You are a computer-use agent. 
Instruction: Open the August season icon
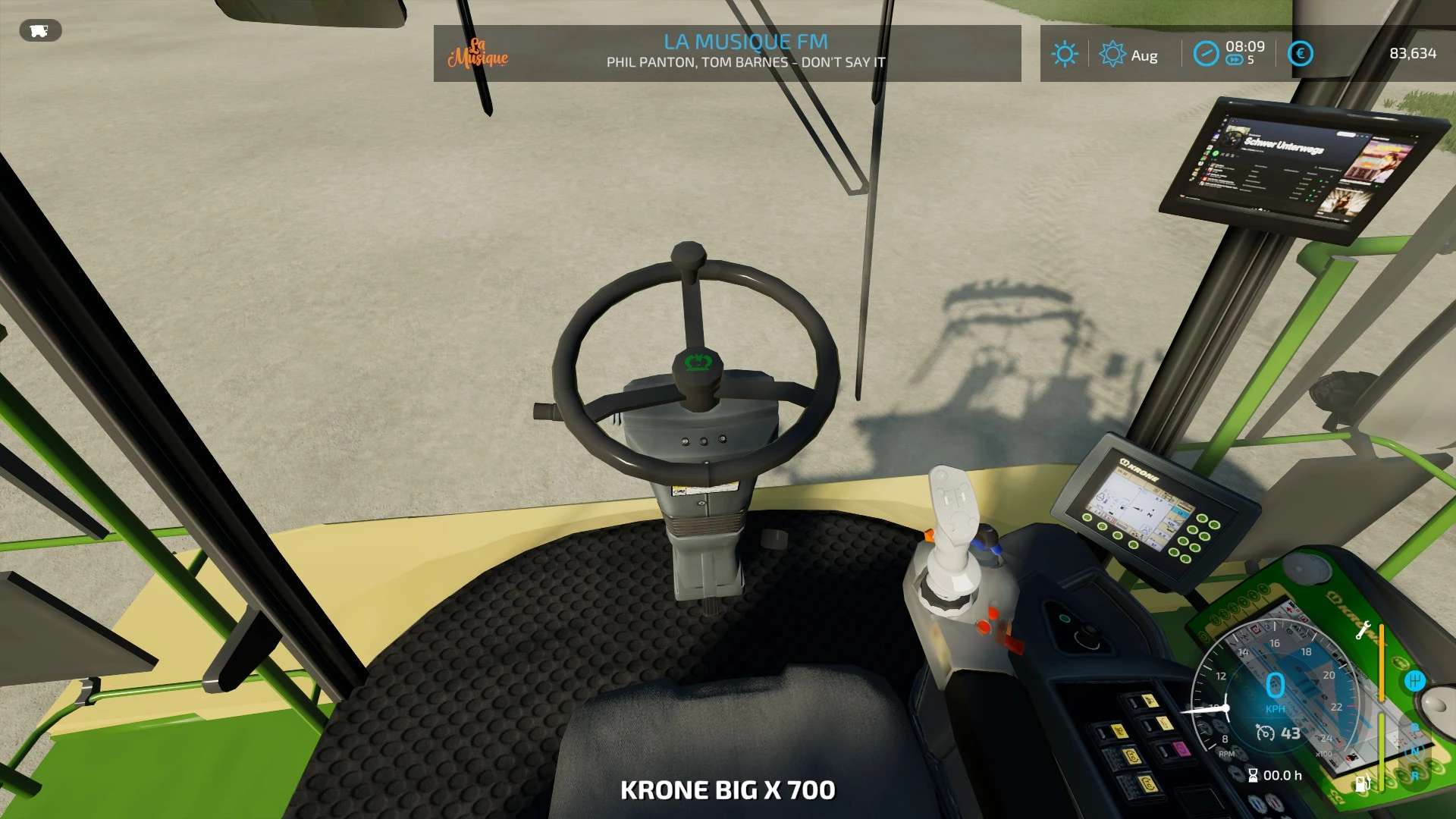1112,54
